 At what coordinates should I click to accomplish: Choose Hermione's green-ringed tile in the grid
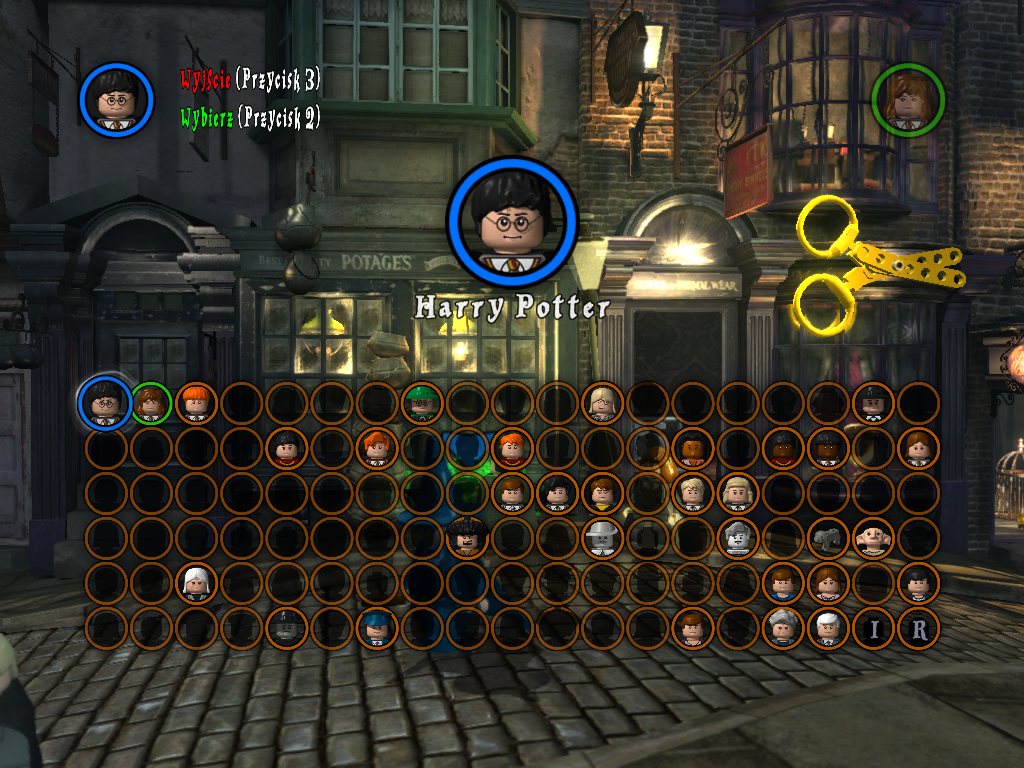[151, 402]
